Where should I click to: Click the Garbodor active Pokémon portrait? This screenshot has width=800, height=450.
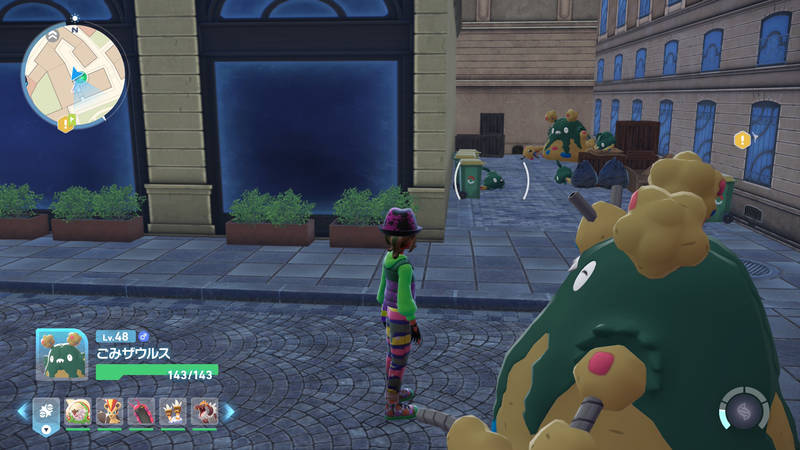pyautogui.click(x=62, y=355)
